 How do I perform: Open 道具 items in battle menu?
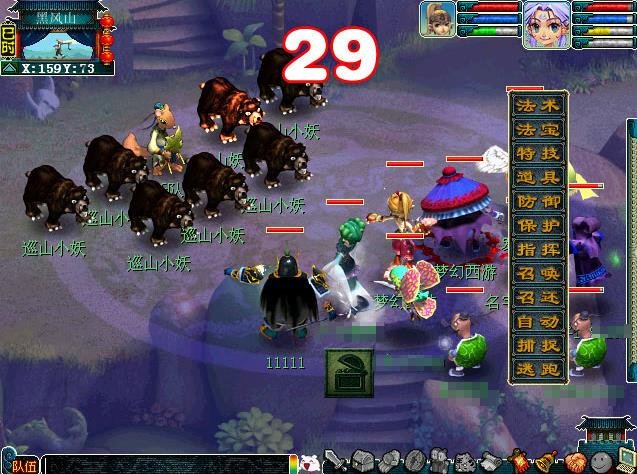(539, 178)
